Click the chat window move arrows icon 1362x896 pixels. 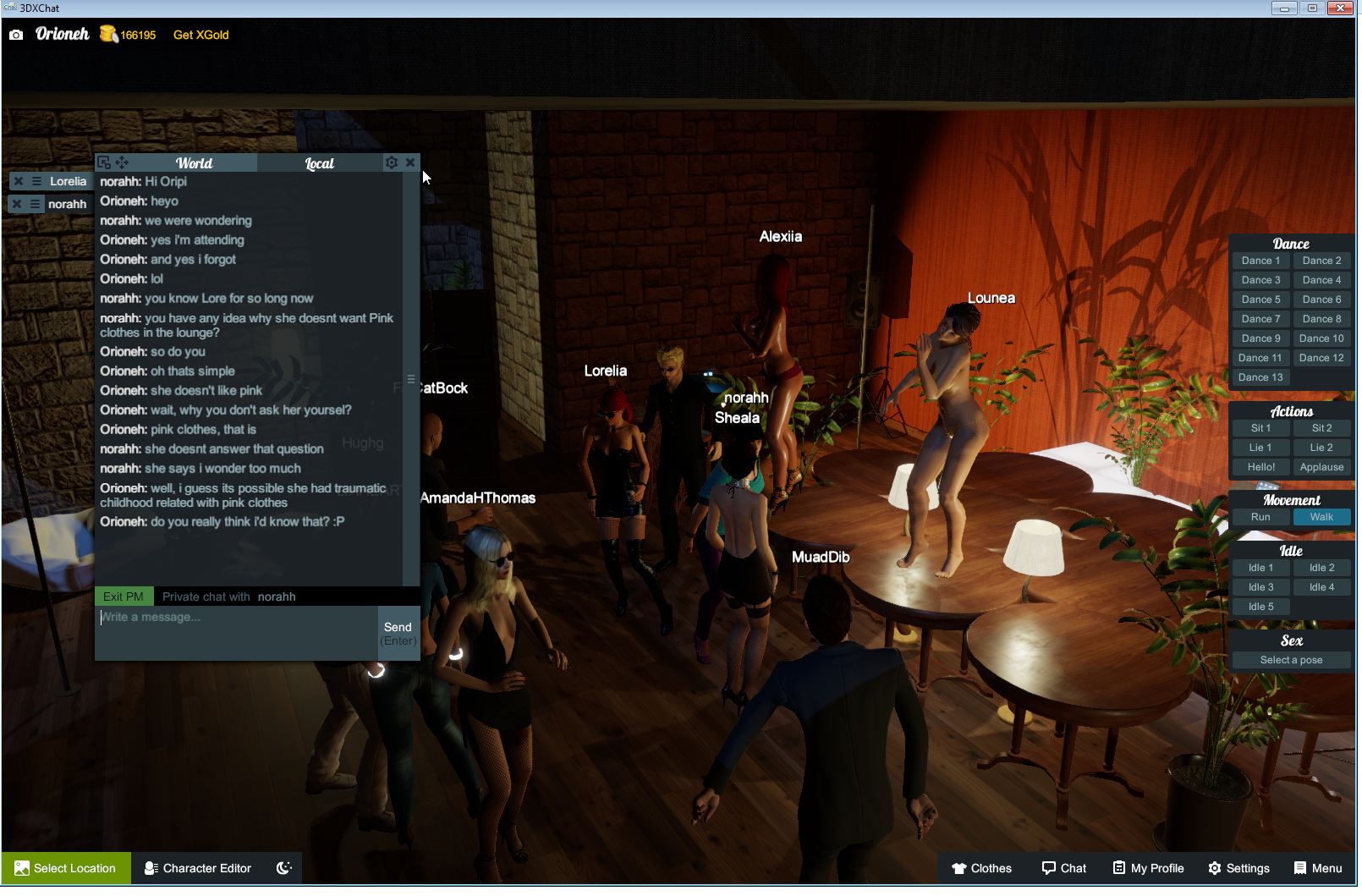[x=122, y=162]
